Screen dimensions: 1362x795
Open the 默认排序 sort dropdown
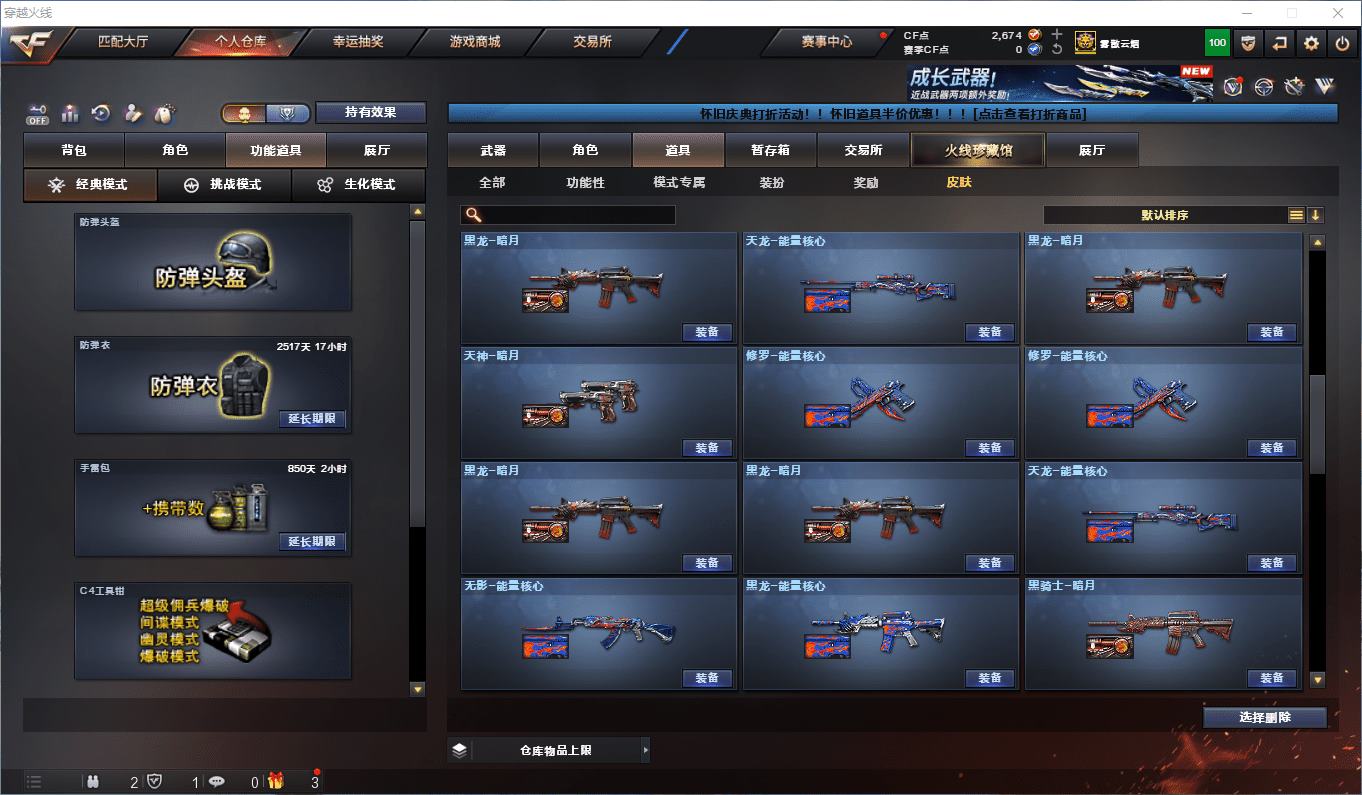click(x=1166, y=215)
